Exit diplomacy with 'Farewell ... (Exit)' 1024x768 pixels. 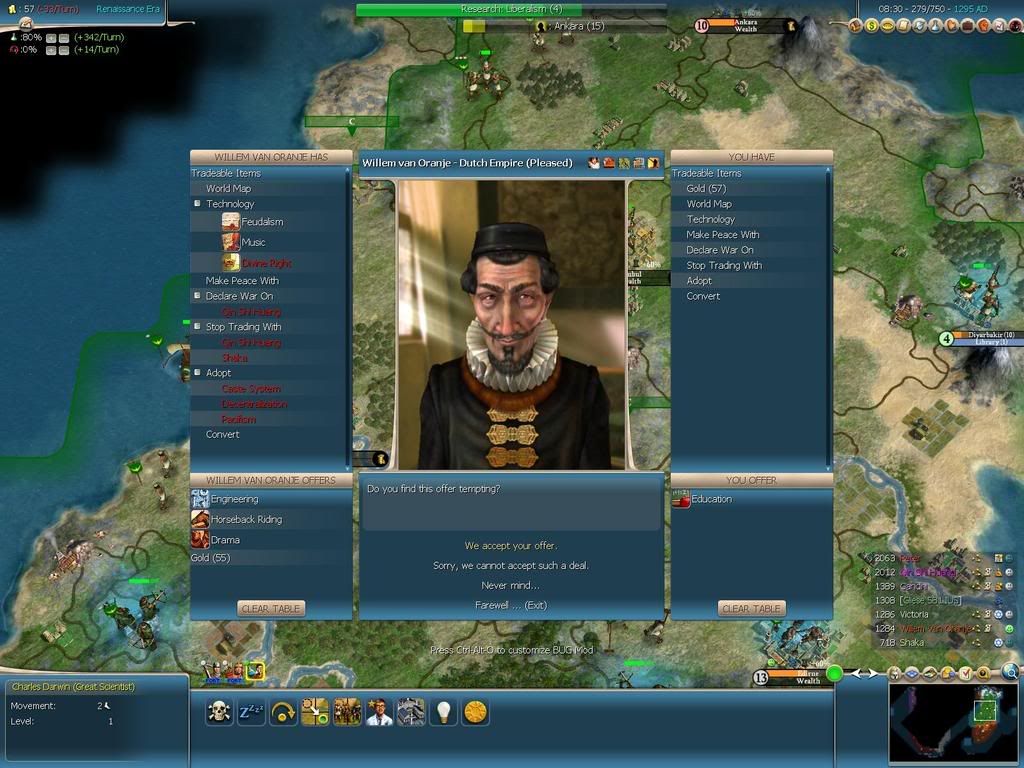coord(511,605)
